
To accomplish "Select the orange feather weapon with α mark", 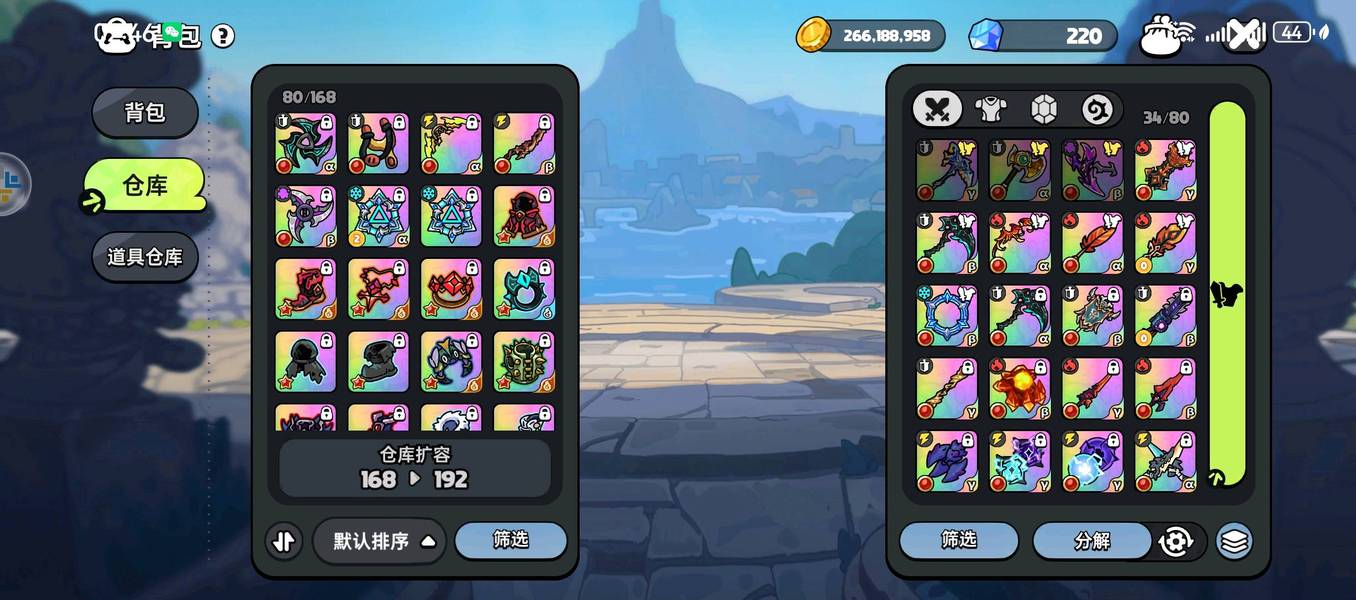I will (1093, 243).
